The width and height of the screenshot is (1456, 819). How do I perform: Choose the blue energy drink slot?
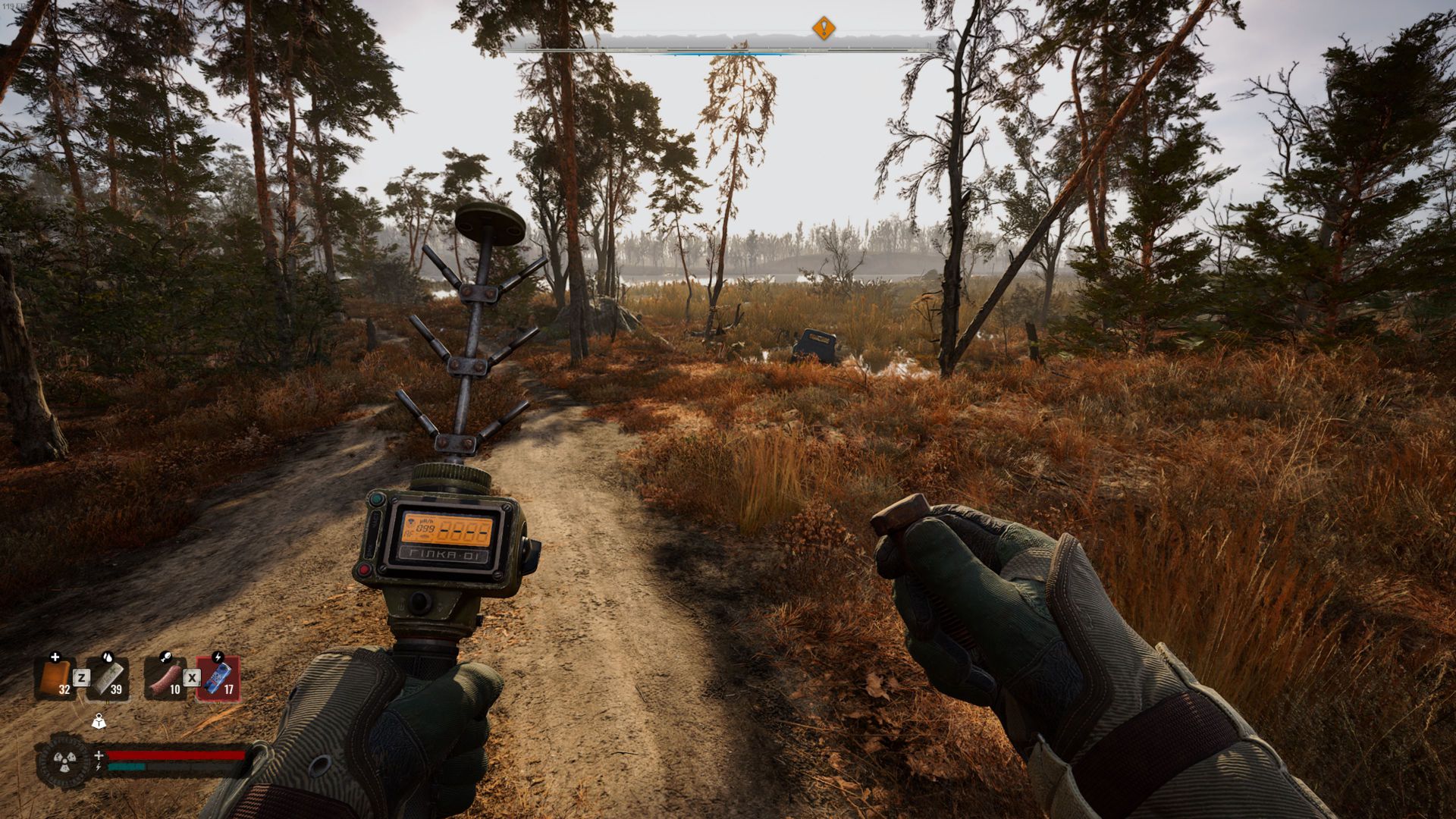click(218, 677)
